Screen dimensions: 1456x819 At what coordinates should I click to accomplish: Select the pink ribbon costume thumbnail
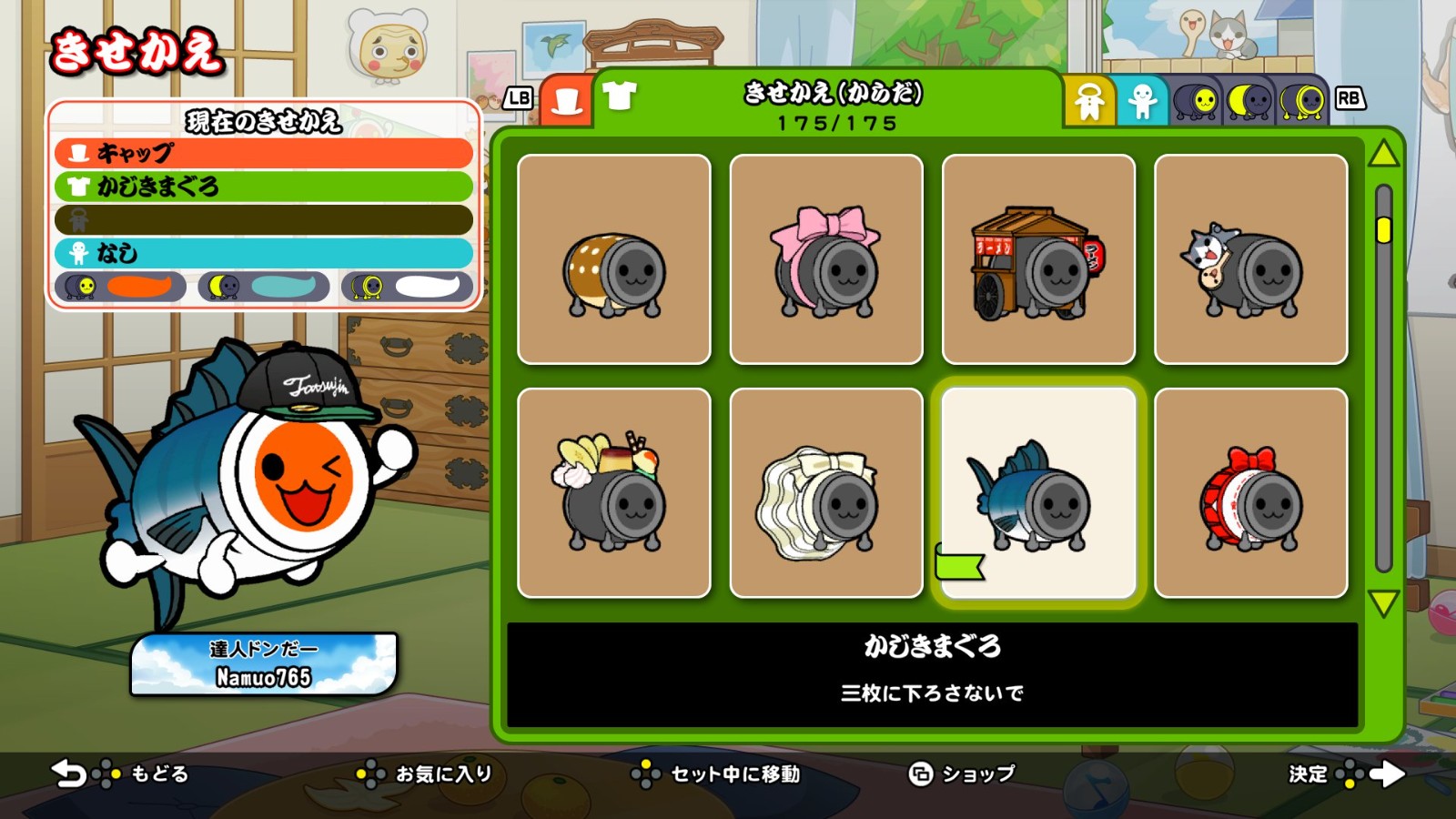(826, 258)
